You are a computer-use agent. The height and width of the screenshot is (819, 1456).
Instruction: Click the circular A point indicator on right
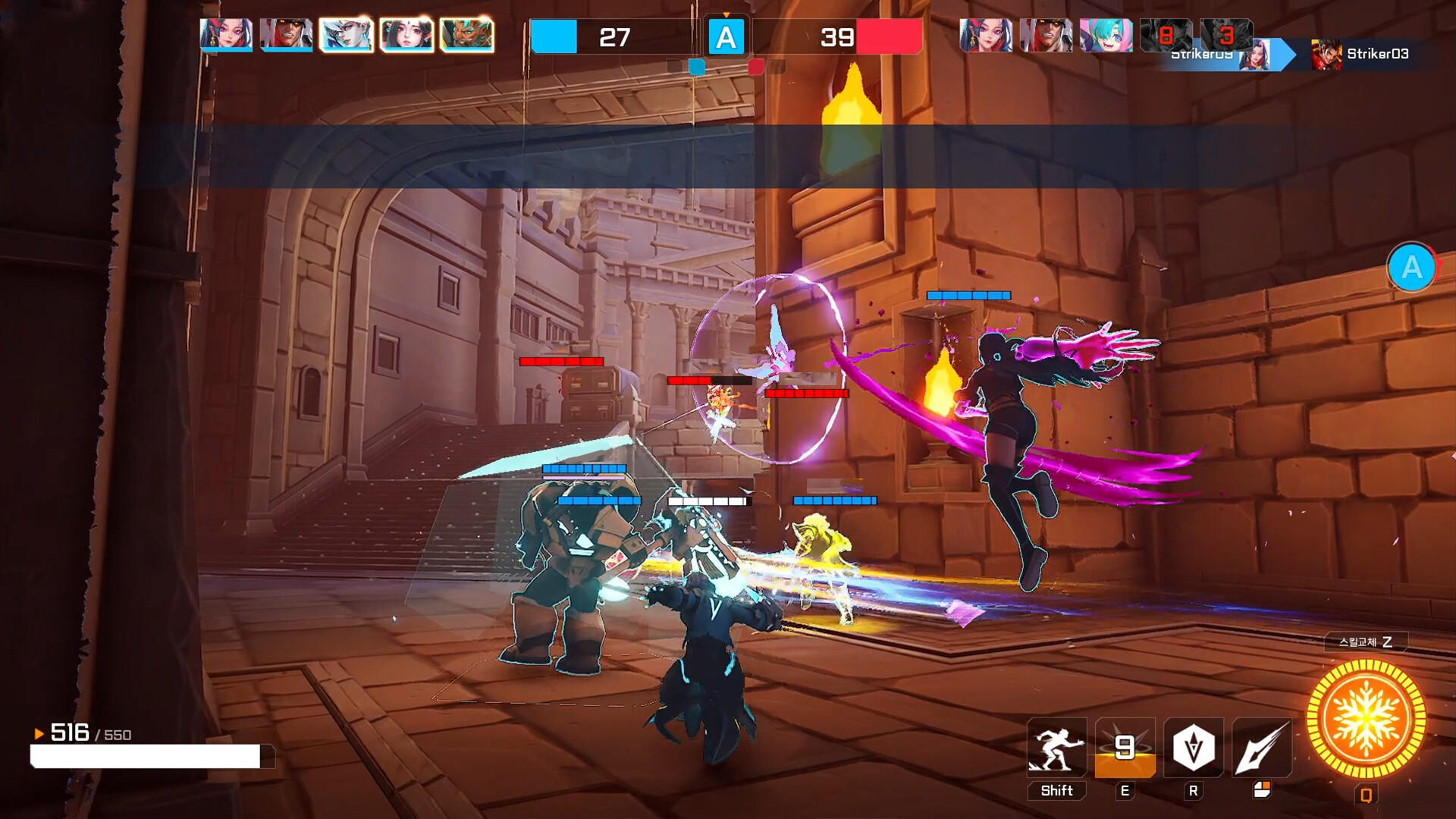[1412, 267]
